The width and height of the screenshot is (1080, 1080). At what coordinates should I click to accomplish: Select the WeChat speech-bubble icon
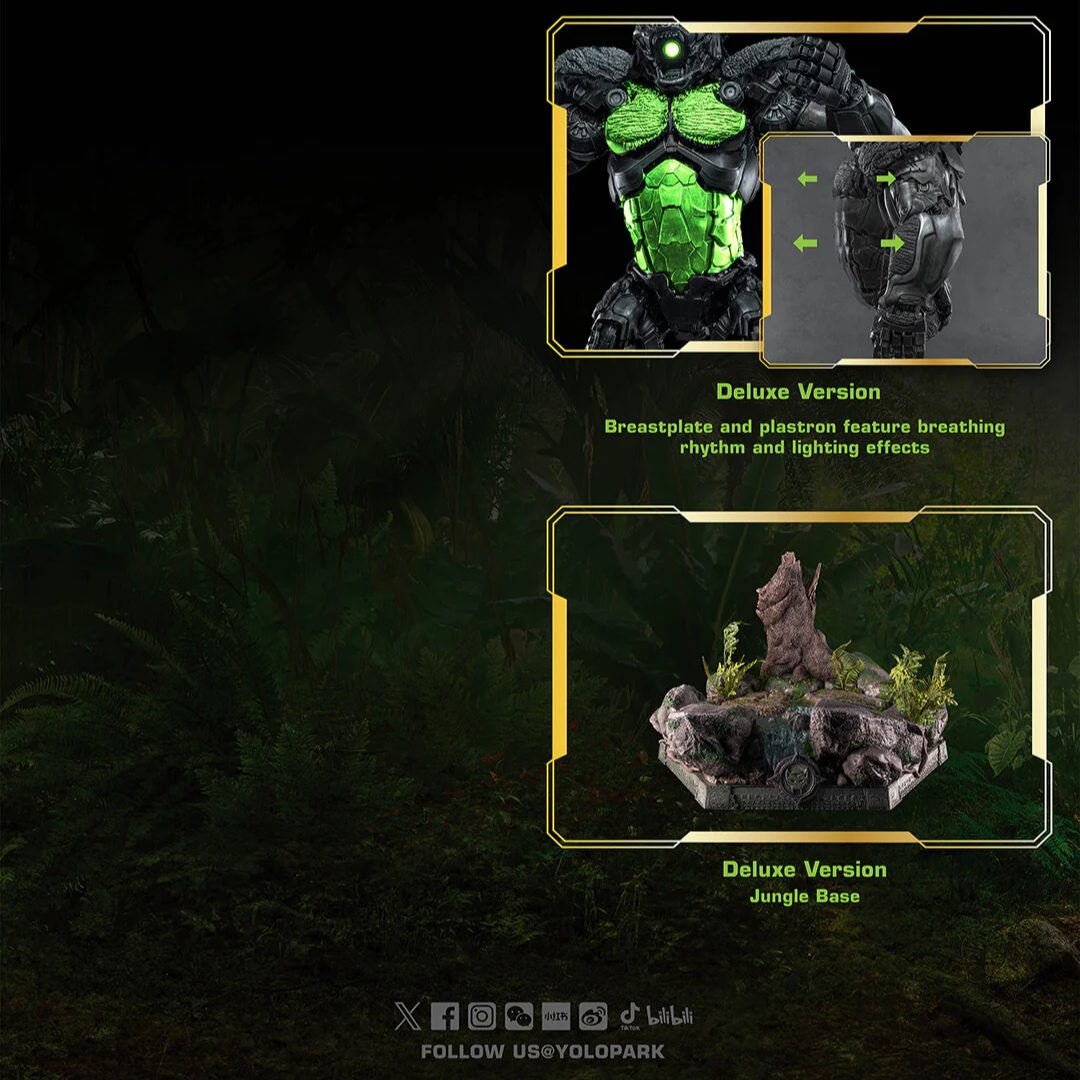click(519, 1017)
